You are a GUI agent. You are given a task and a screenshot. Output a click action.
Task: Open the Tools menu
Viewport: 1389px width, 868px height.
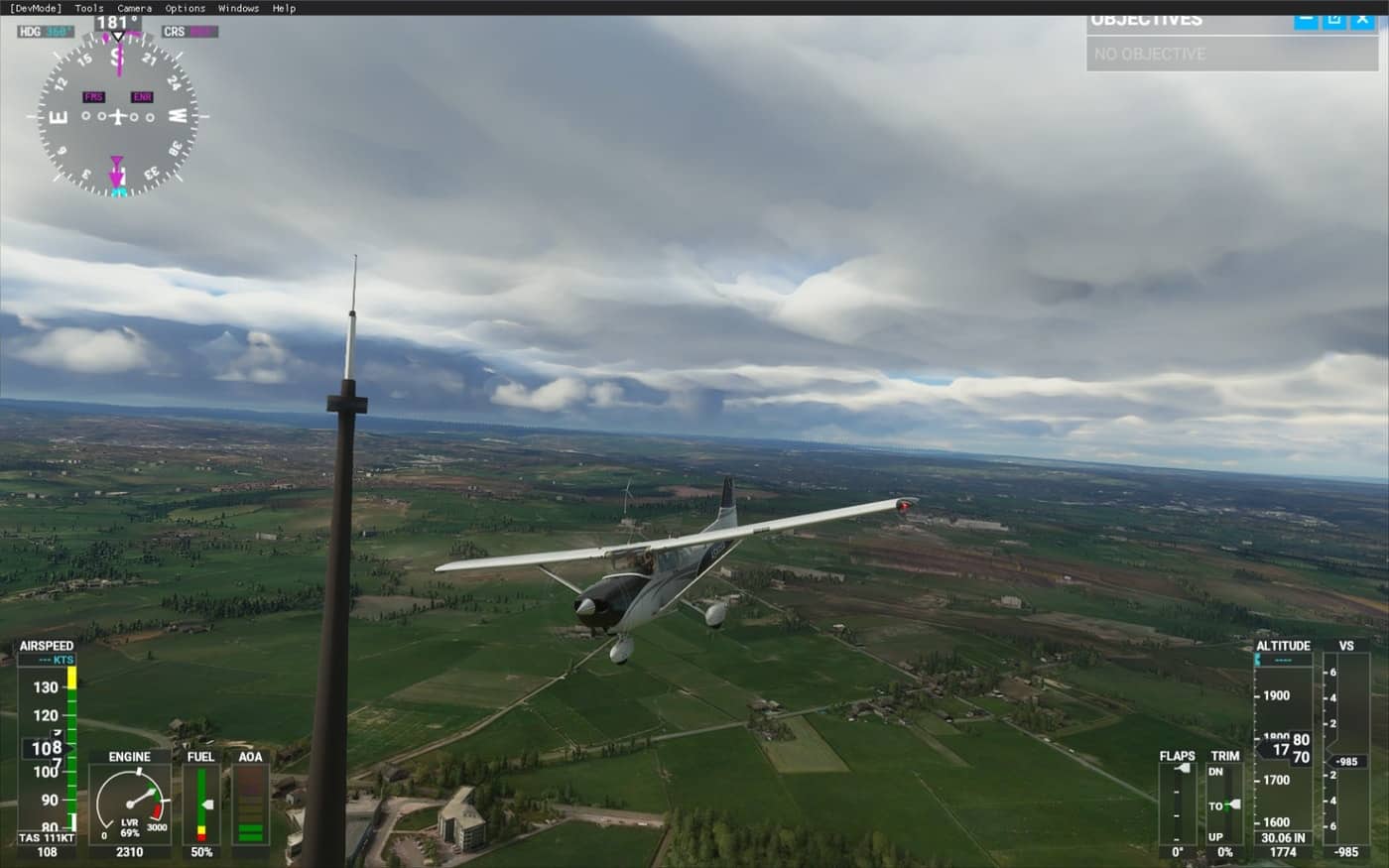tap(89, 8)
